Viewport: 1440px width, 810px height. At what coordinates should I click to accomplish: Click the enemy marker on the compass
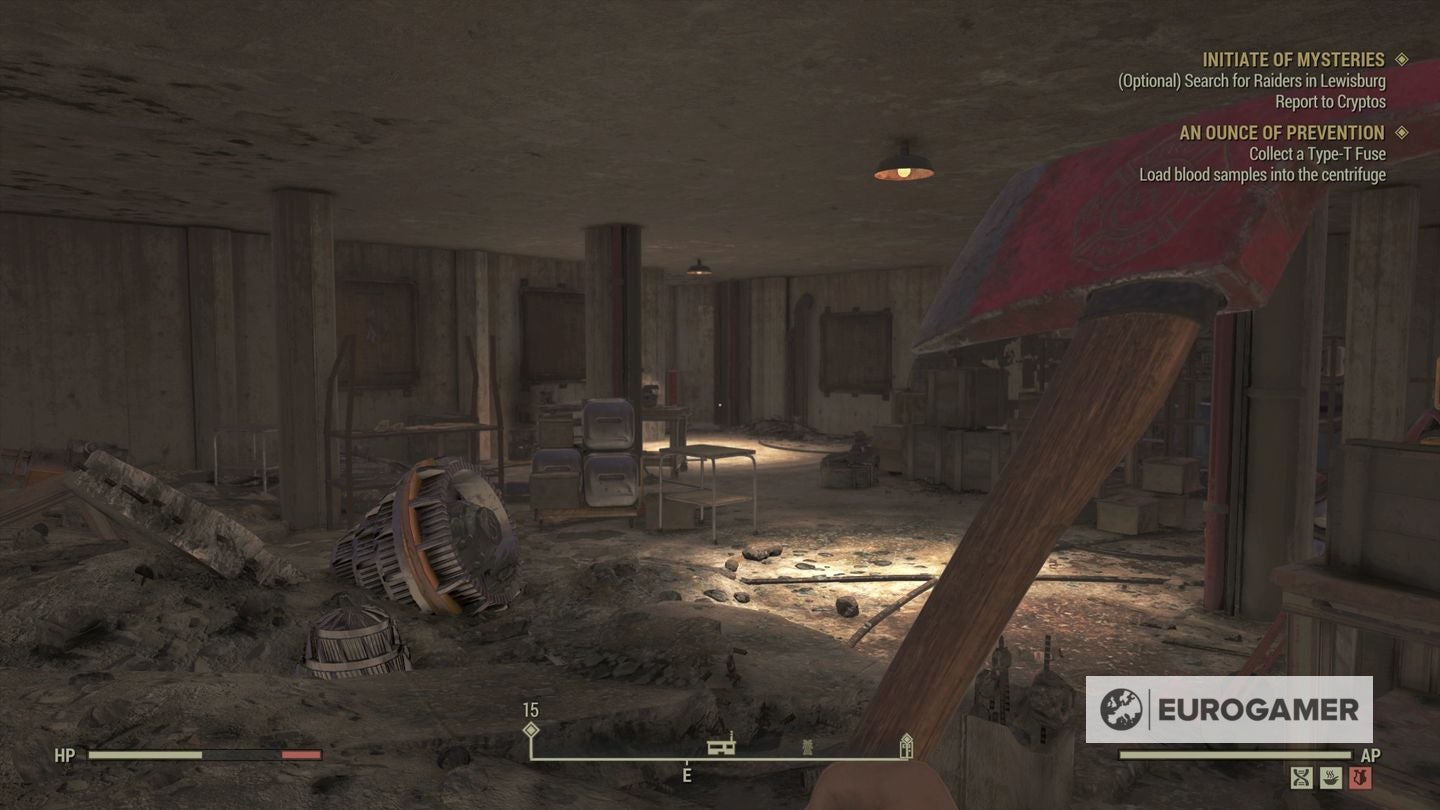(x=808, y=747)
